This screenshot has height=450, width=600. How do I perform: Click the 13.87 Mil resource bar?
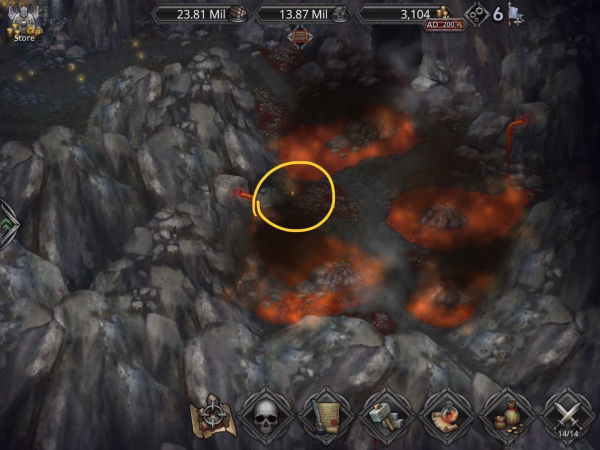tap(302, 14)
